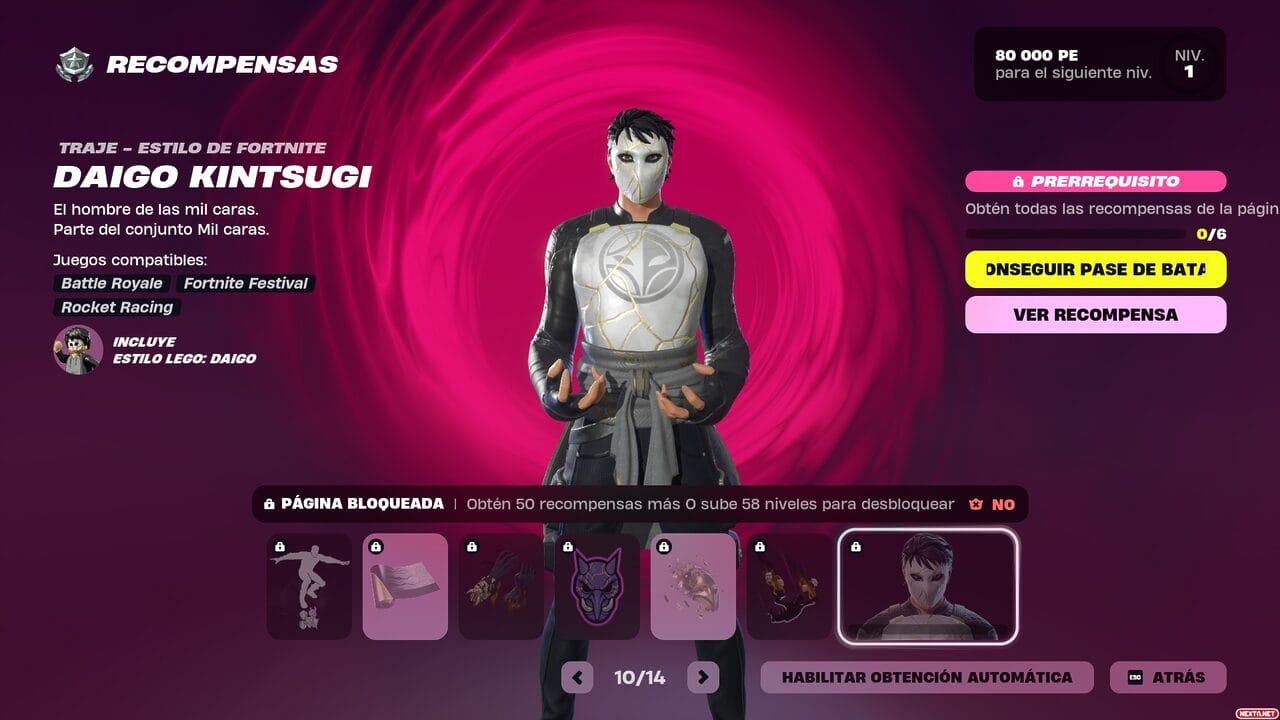The height and width of the screenshot is (720, 1280).
Task: Click the LEGO style Daigo icon
Action: [78, 349]
